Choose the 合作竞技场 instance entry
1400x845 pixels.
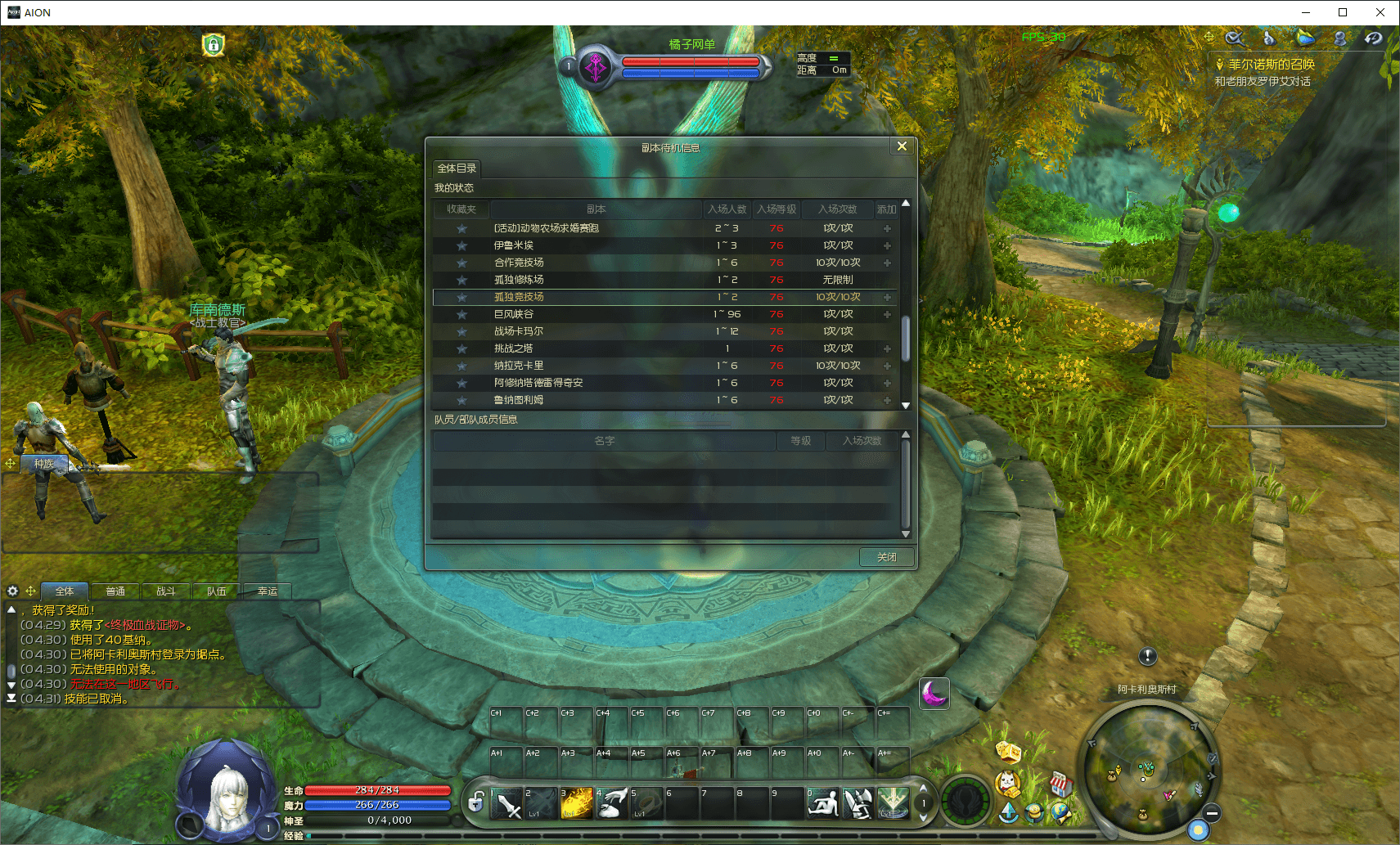pyautogui.click(x=519, y=263)
